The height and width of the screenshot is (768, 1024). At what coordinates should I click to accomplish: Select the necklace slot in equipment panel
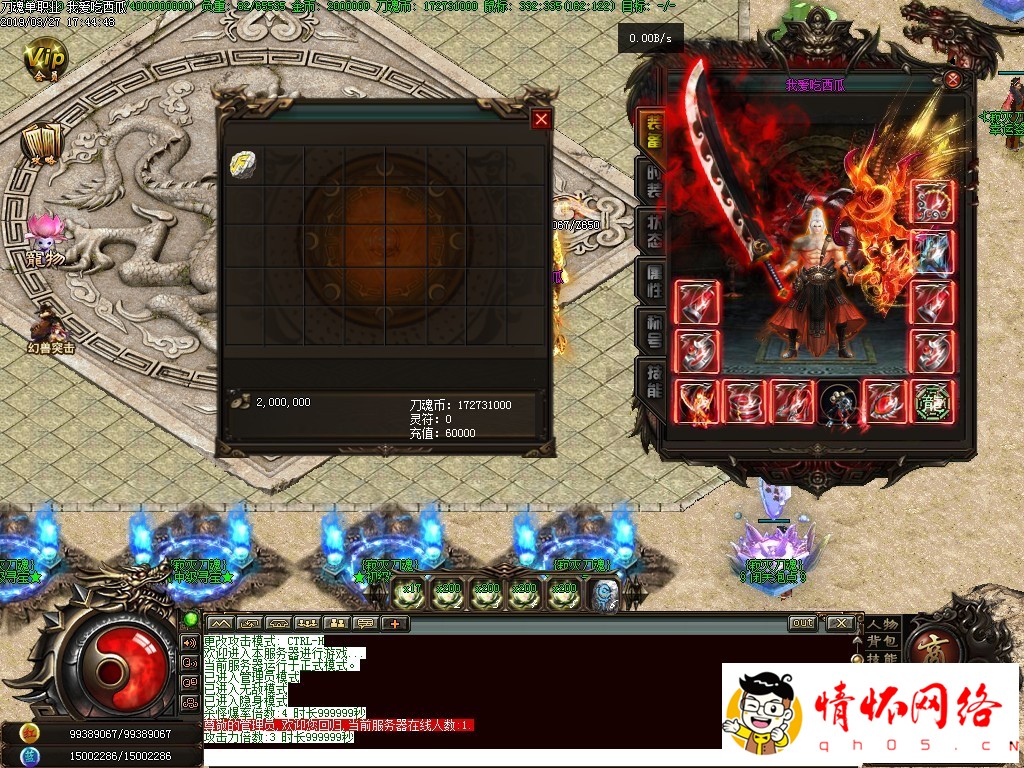pyautogui.click(x=932, y=203)
